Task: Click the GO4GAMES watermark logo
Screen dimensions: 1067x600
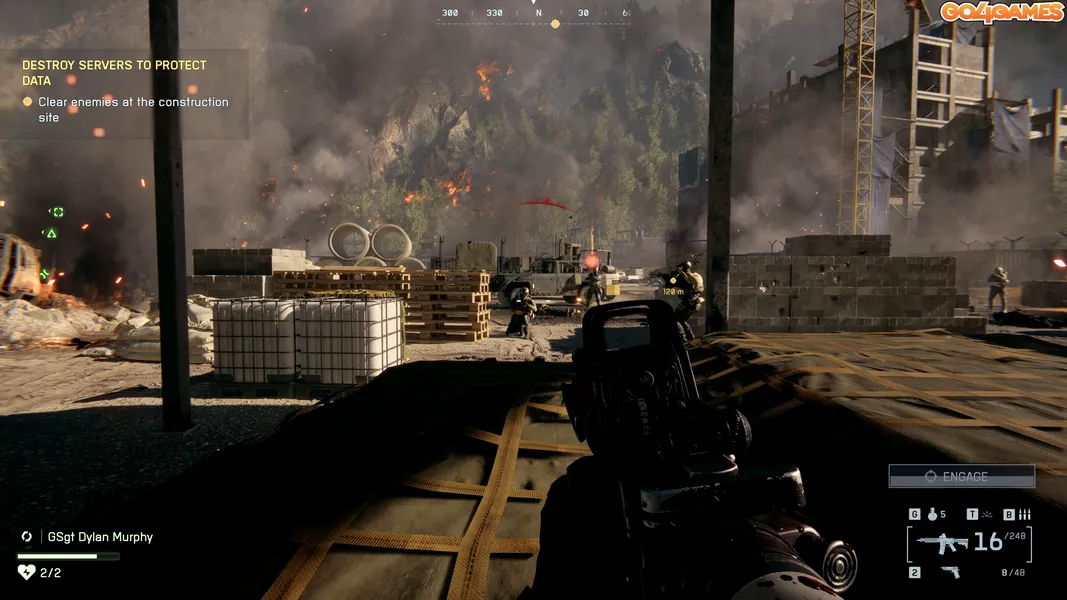Action: (1000, 12)
